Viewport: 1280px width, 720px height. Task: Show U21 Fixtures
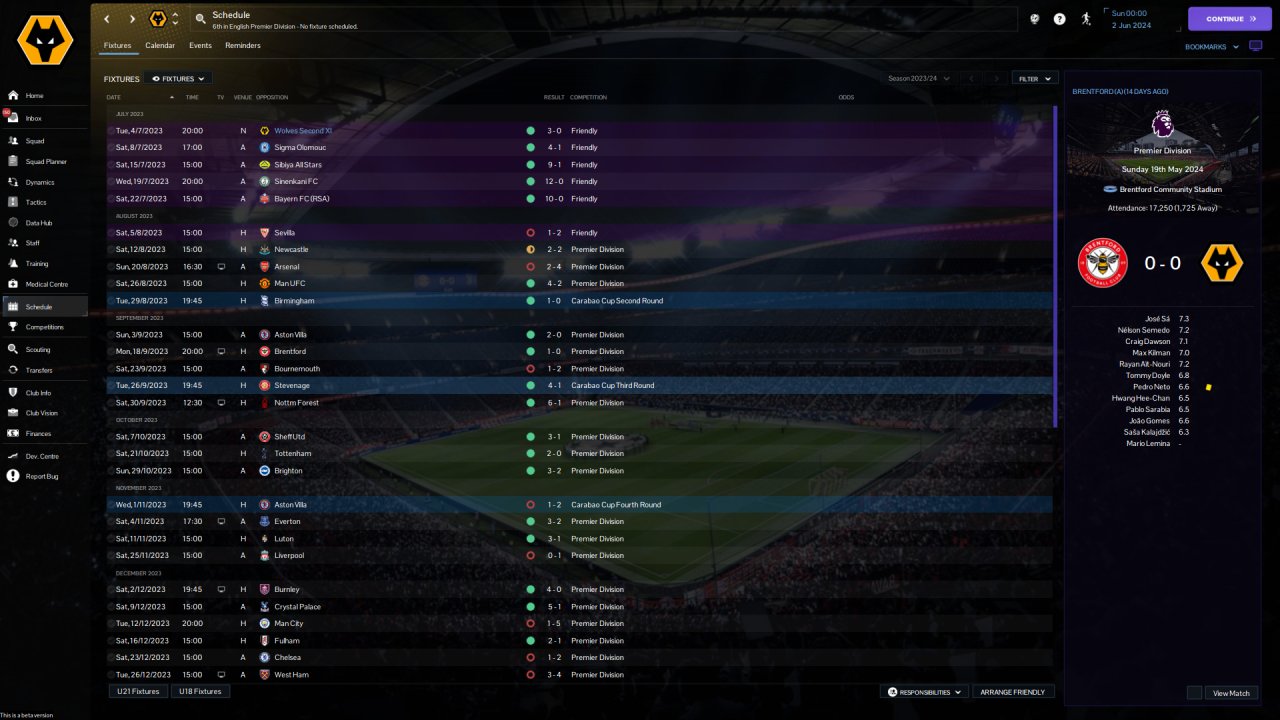tap(138, 691)
